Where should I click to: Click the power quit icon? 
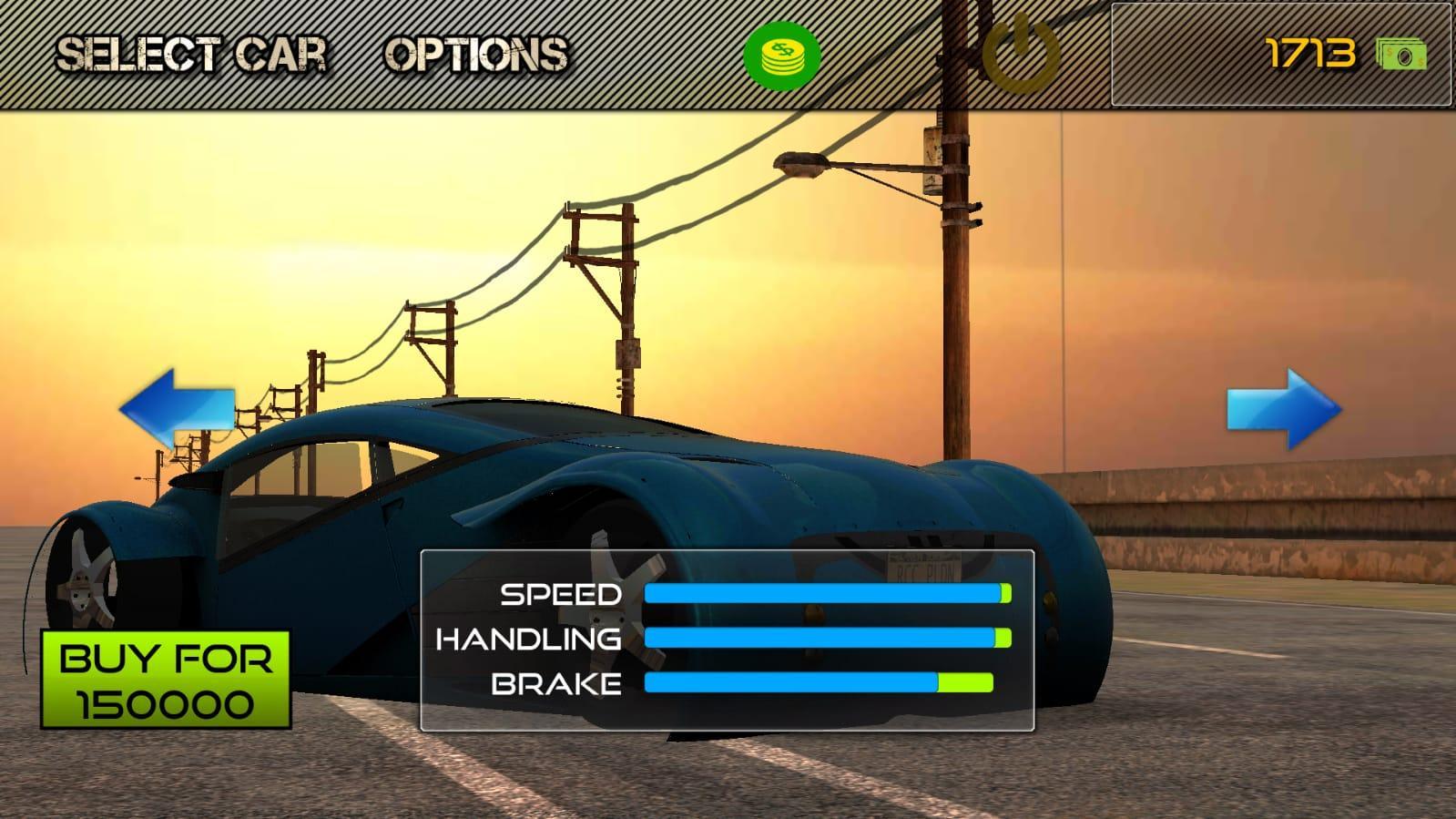[x=1021, y=54]
